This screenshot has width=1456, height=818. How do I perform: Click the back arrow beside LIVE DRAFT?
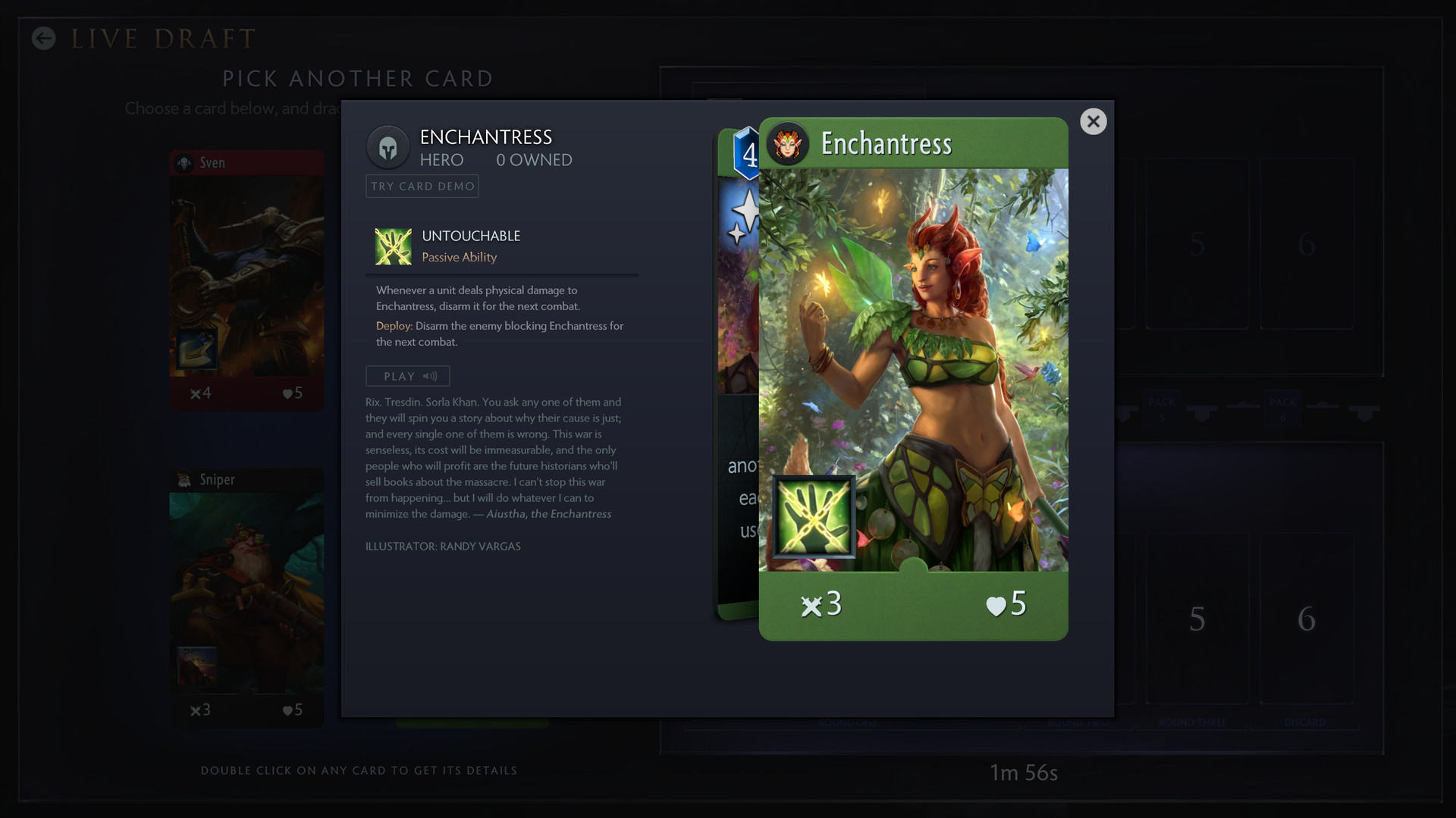coord(43,39)
